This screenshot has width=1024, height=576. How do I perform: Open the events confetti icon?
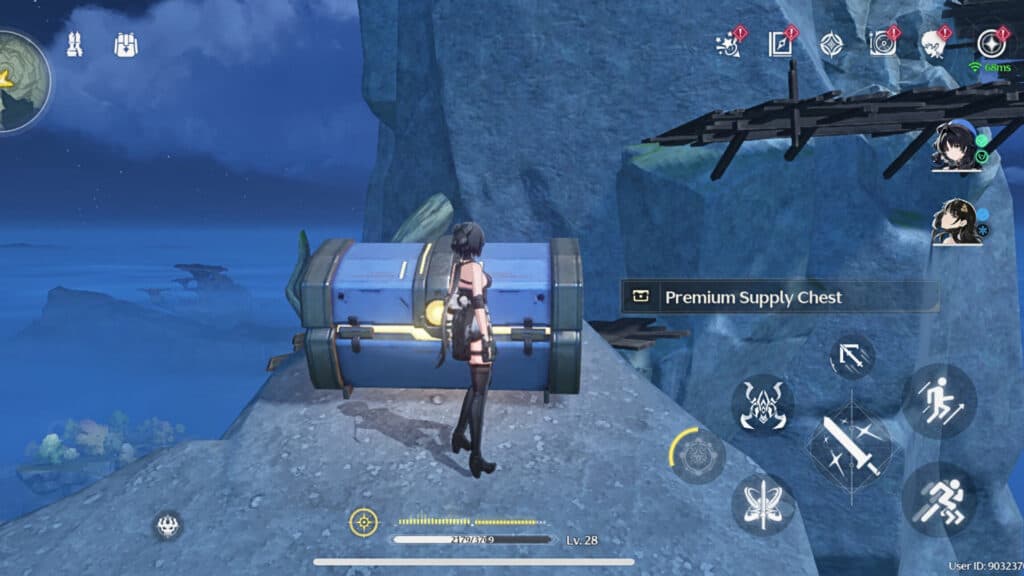(729, 44)
